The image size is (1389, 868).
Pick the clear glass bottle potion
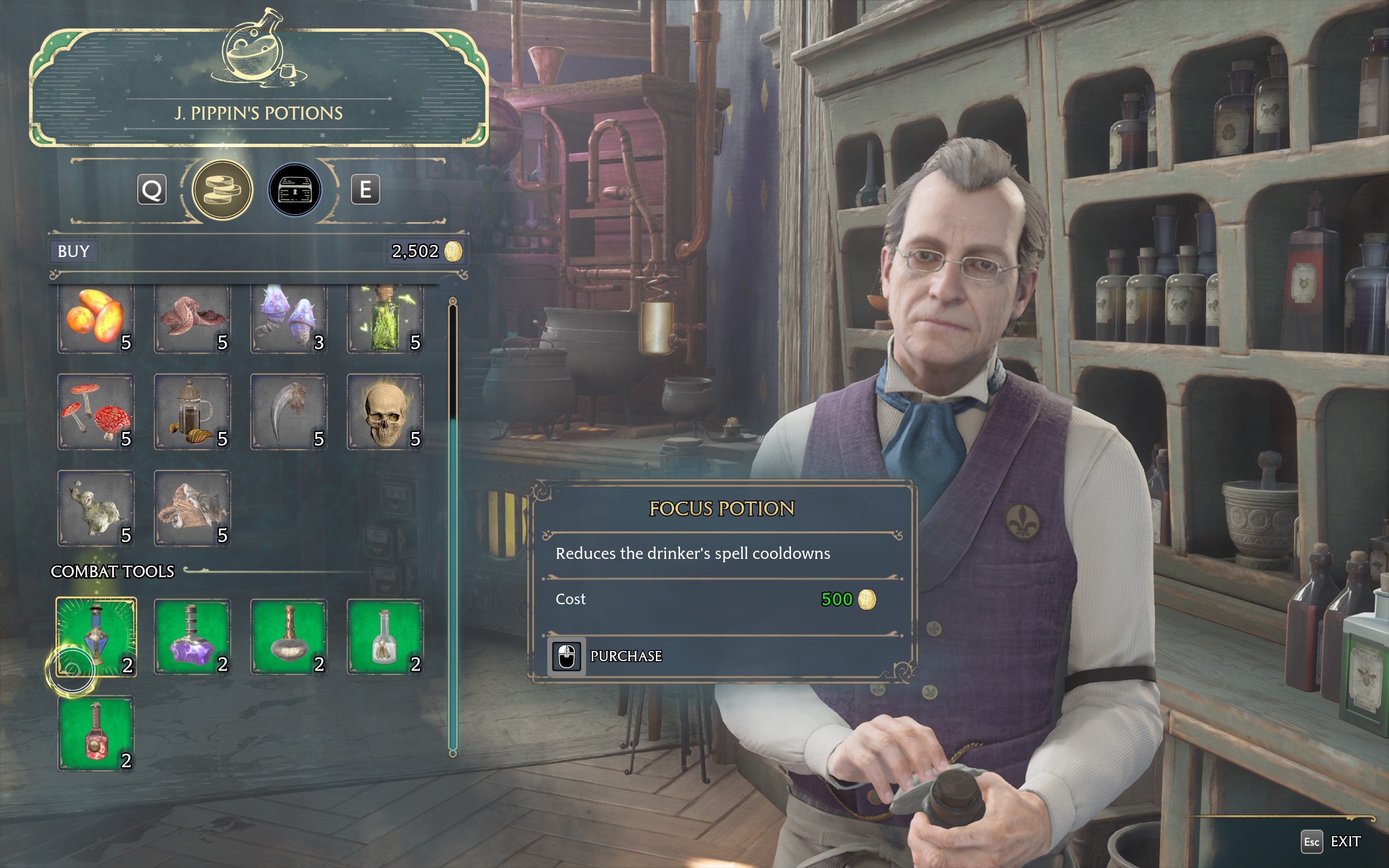tap(385, 637)
